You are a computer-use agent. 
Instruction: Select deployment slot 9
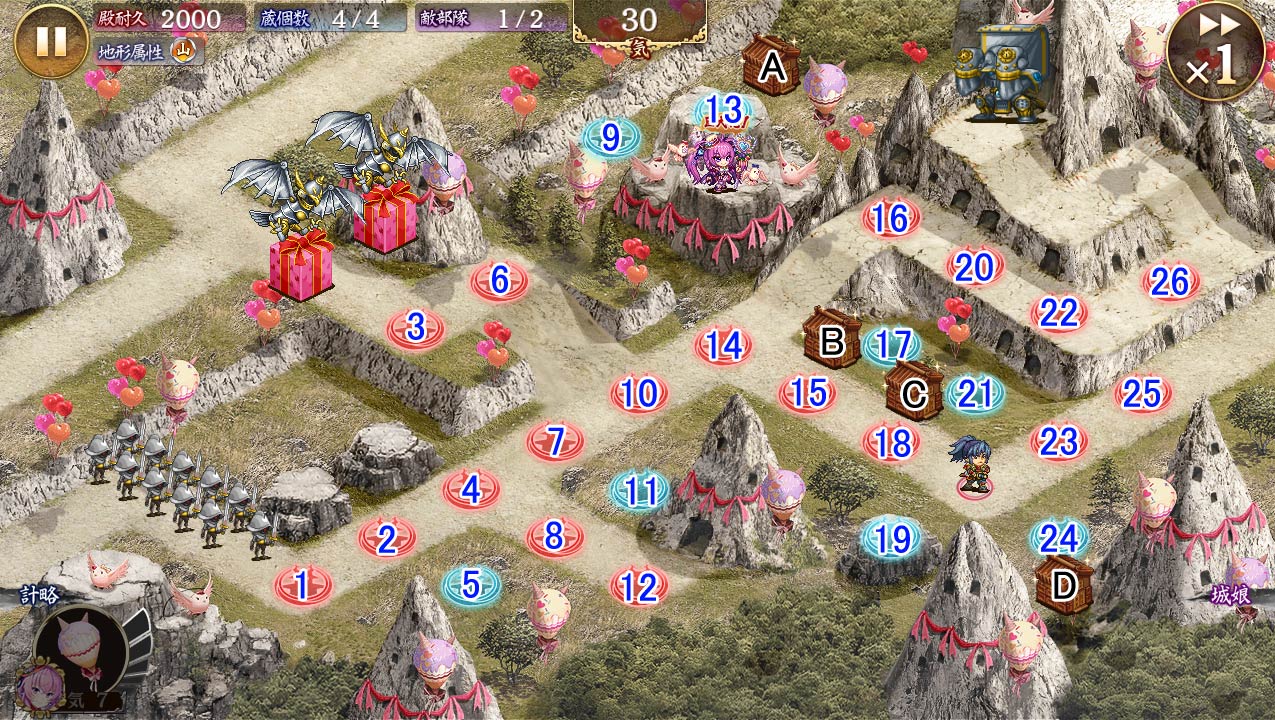(610, 137)
